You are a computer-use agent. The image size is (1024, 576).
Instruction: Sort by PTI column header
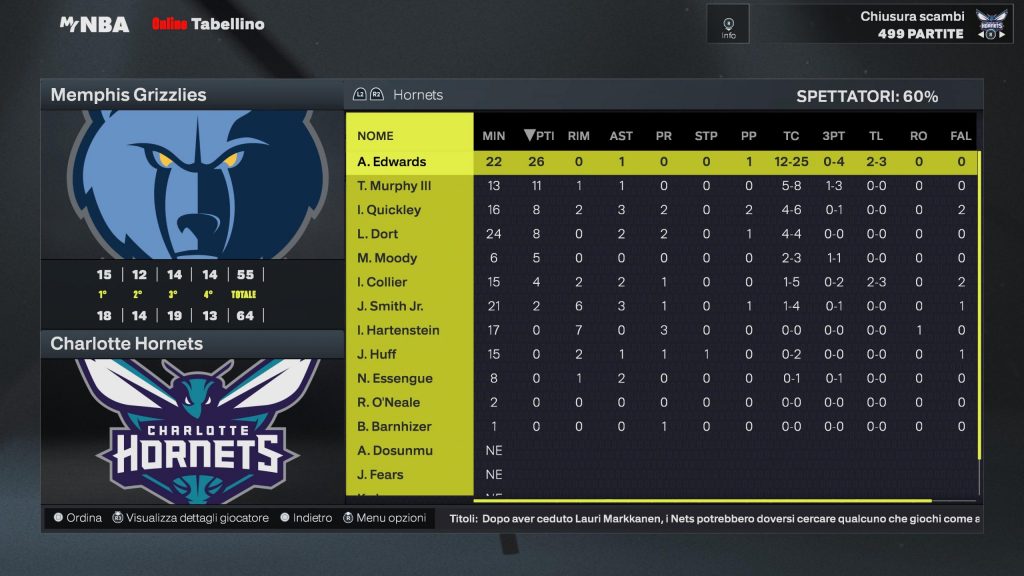click(x=539, y=136)
